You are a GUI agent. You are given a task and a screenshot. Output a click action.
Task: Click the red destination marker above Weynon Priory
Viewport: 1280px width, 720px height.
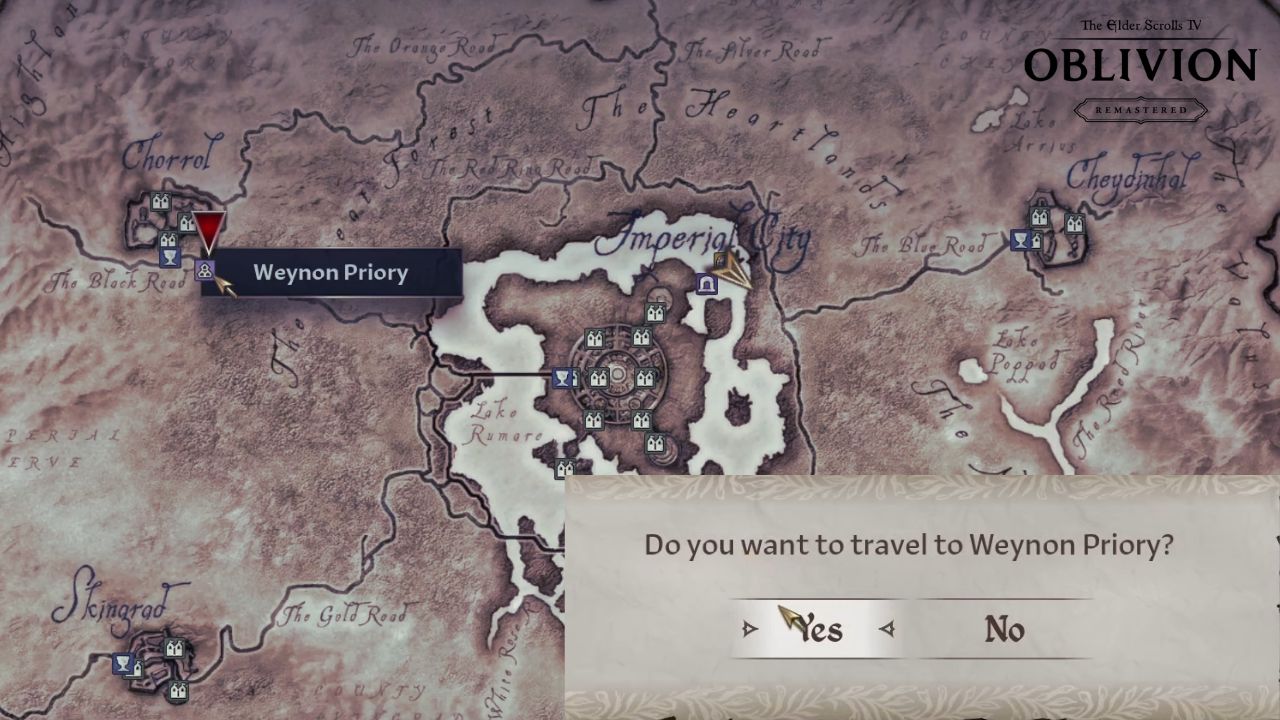208,230
